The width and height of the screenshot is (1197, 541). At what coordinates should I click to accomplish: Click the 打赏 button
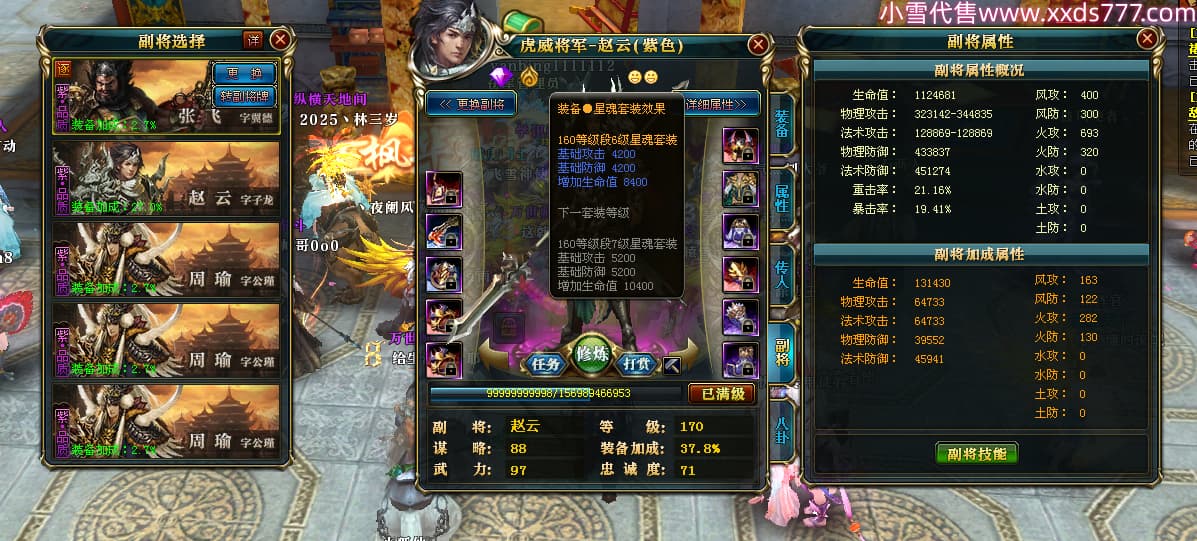(638, 364)
